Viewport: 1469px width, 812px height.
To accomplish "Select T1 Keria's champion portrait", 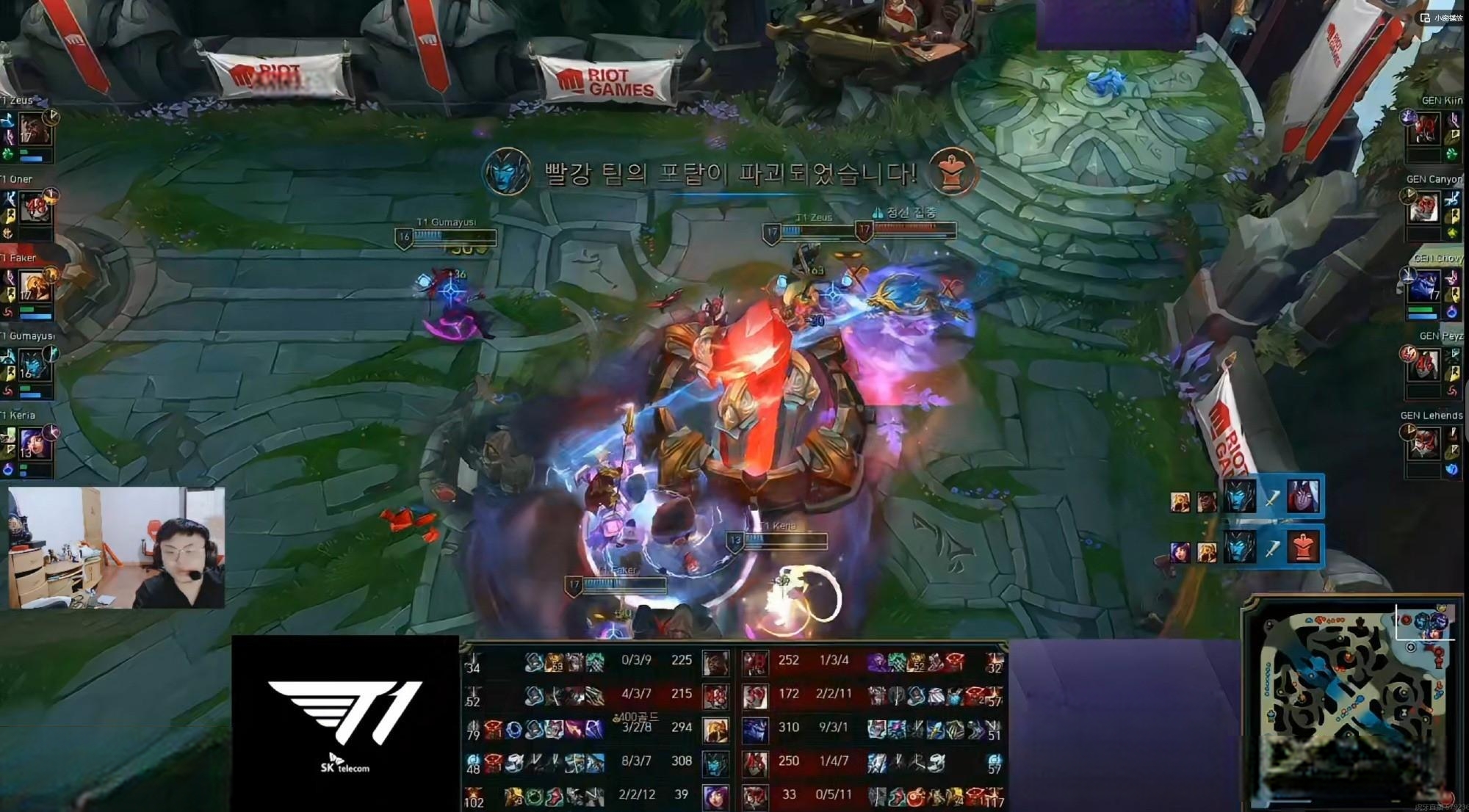I will click(35, 444).
